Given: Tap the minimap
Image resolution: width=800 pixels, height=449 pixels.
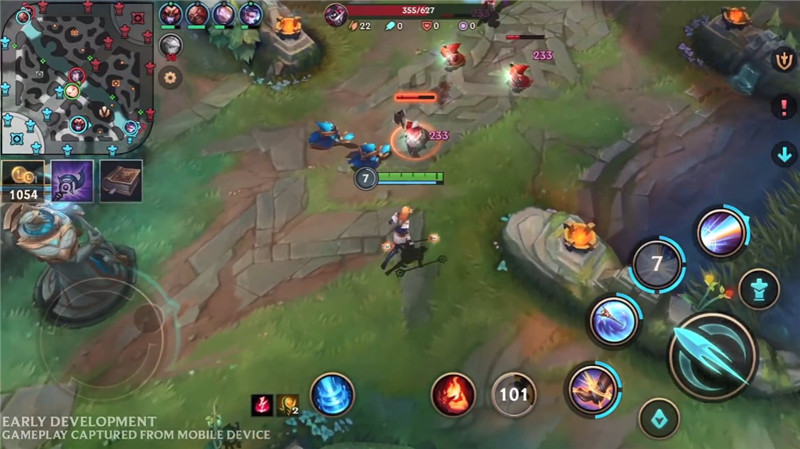Looking at the screenshot, I should tap(76, 77).
